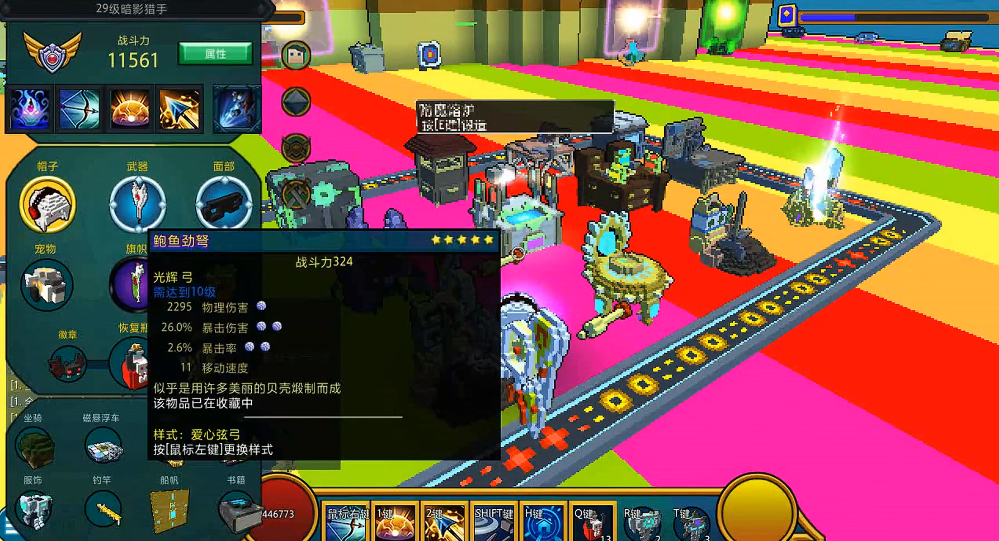Open the 宠物 pet slot
This screenshot has height=541, width=999.
47,285
